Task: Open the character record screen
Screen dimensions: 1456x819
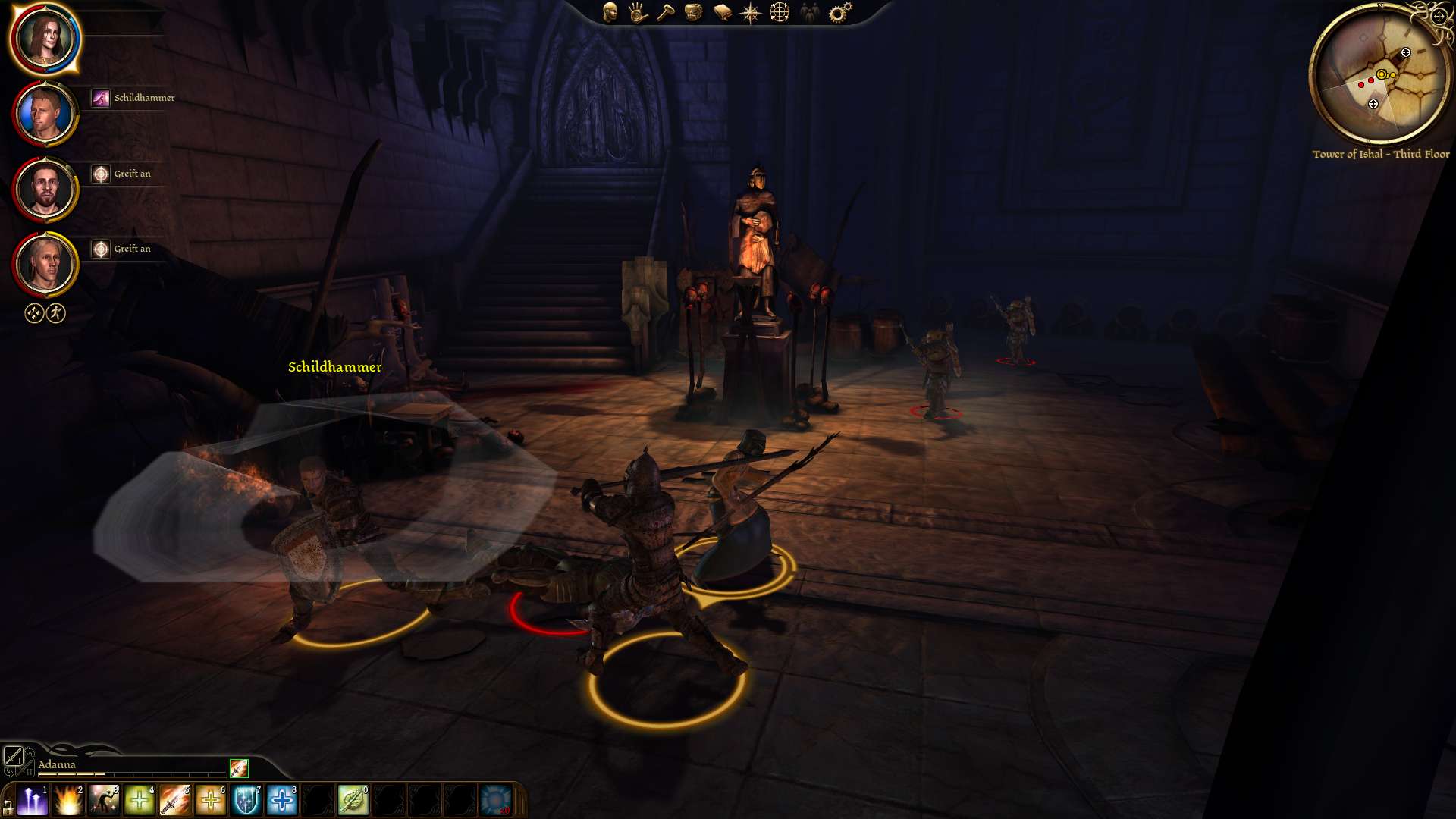Action: coord(610,11)
